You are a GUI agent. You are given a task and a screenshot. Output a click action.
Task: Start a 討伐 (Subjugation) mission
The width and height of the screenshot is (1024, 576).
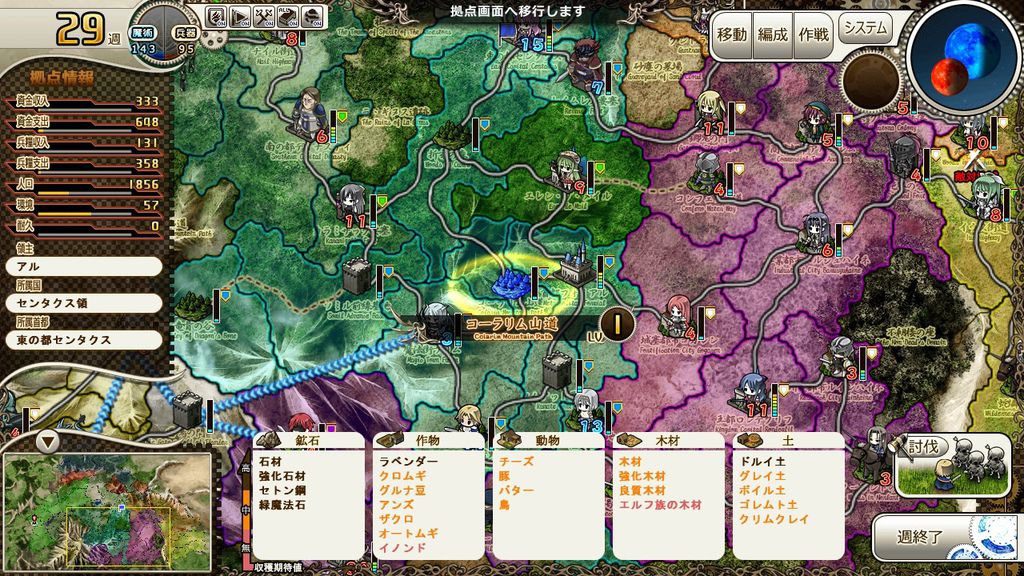click(940, 464)
